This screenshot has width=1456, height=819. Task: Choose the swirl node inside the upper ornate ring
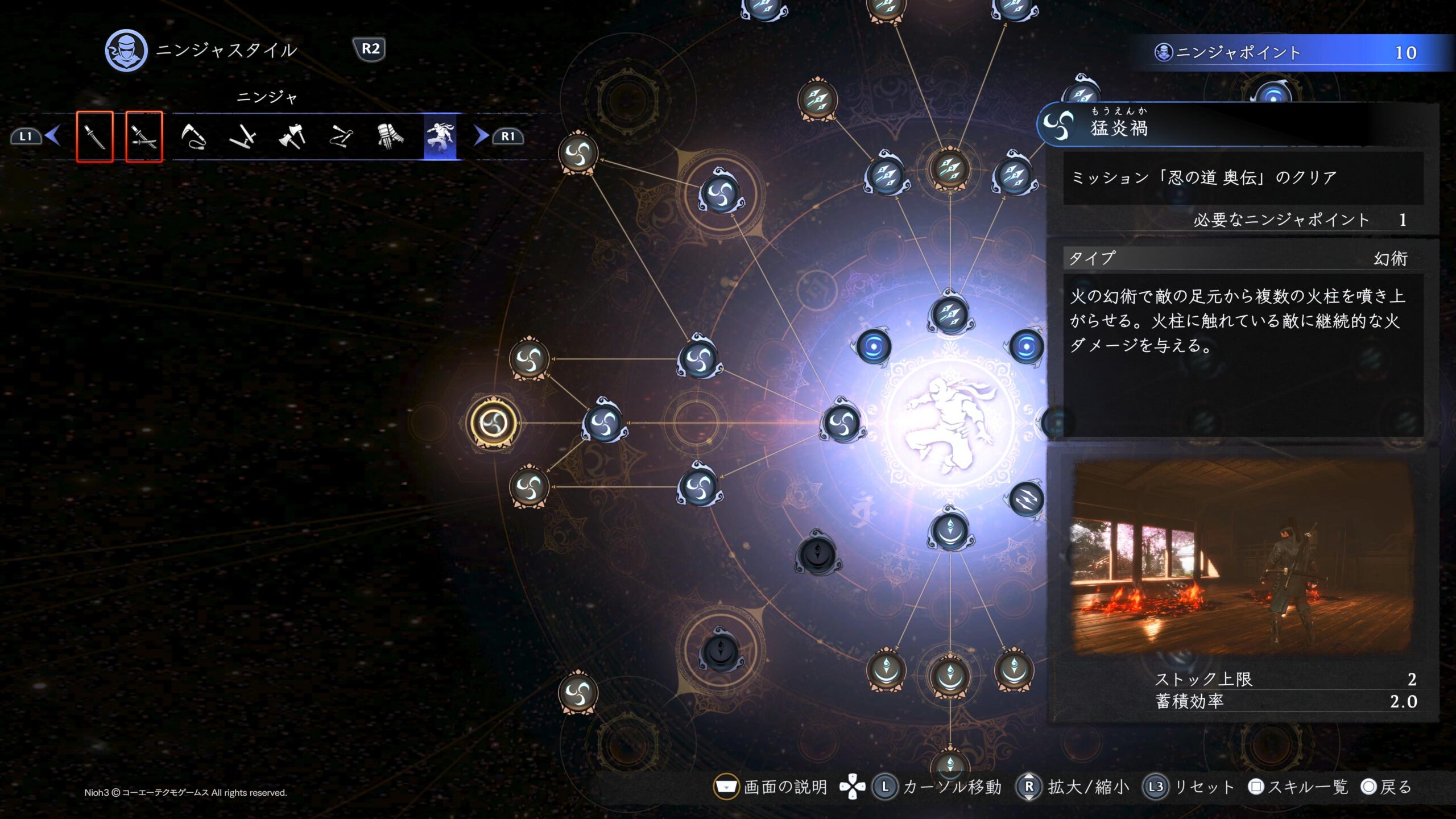(721, 194)
